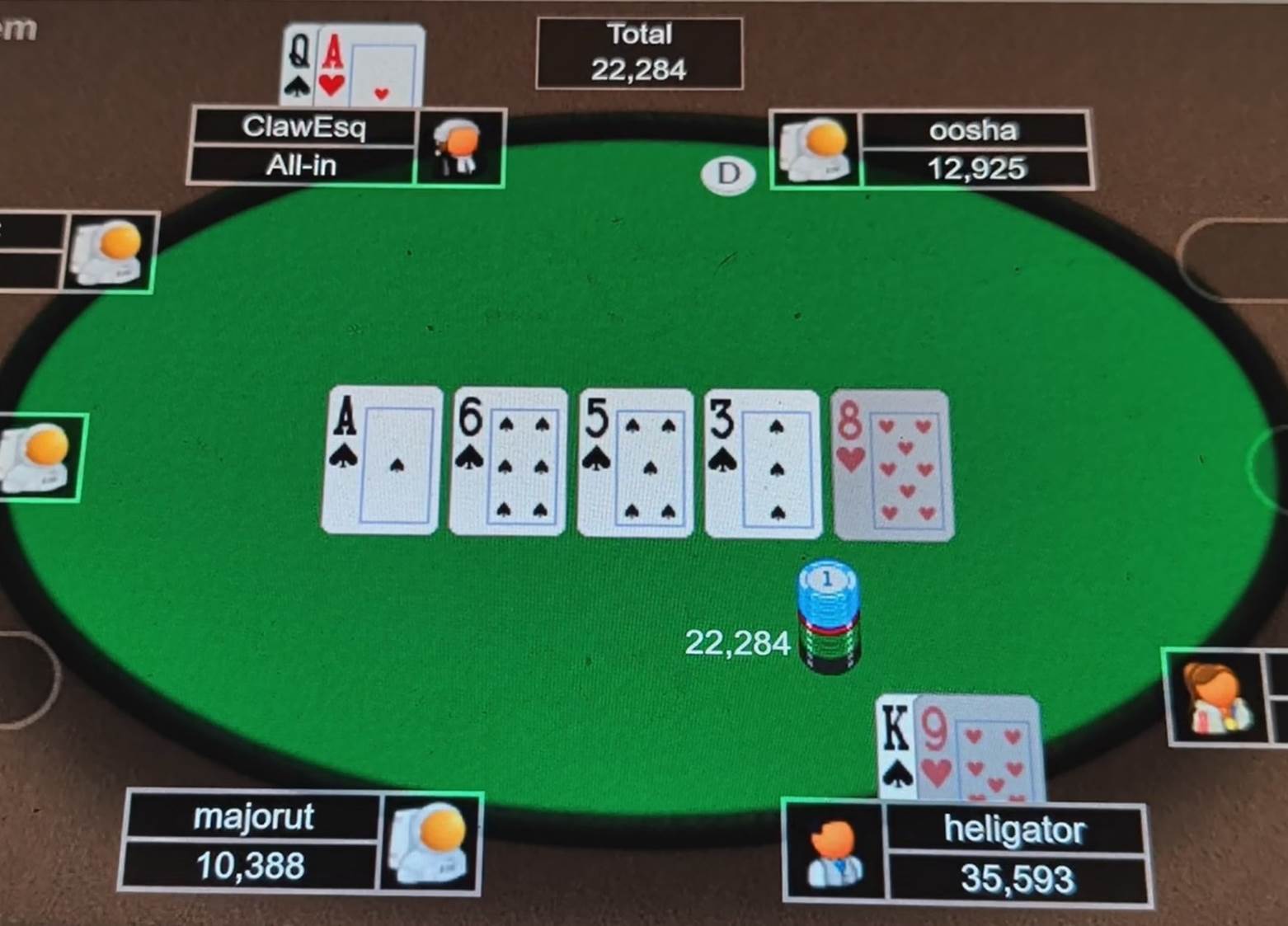The image size is (1288, 926).
Task: Click the All-in label under ClawEsq
Action: 302,165
